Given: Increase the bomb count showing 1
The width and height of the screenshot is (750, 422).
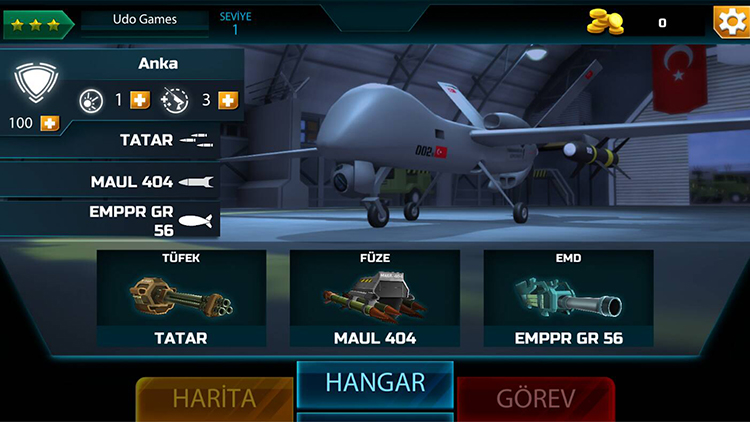Looking at the screenshot, I should [140, 100].
